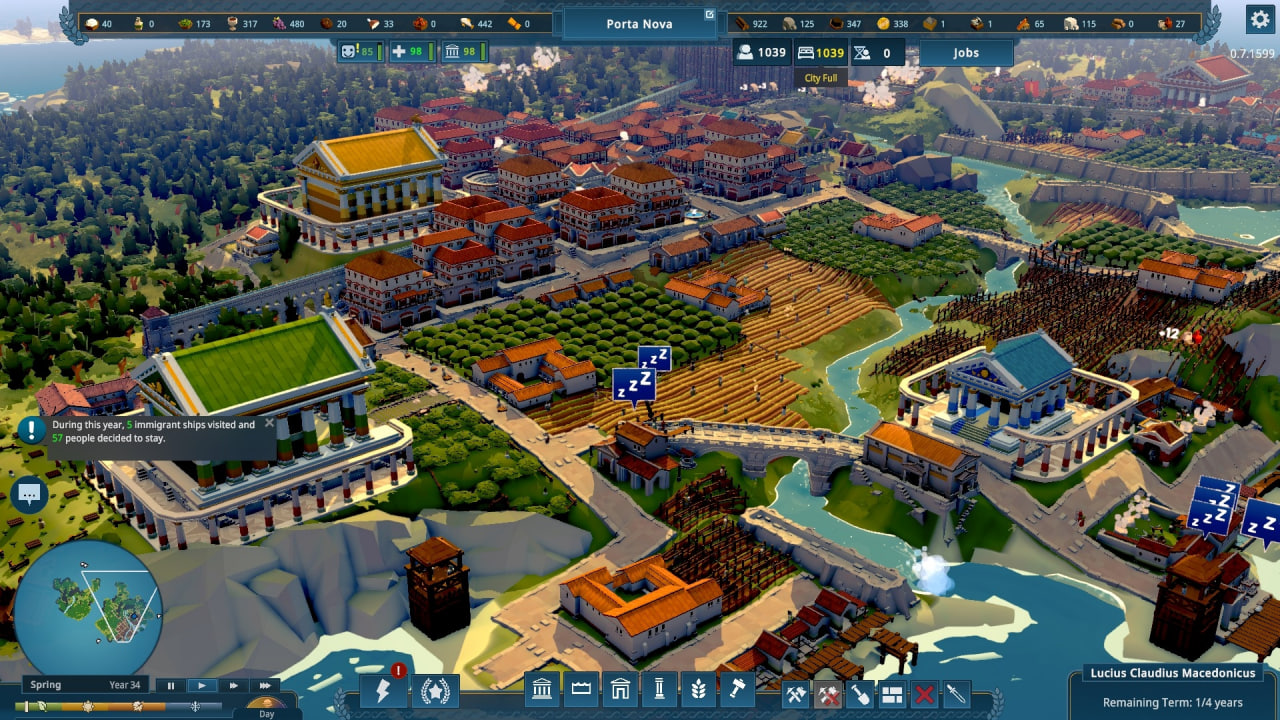Select the single column build category
The image size is (1280, 720).
659,690
